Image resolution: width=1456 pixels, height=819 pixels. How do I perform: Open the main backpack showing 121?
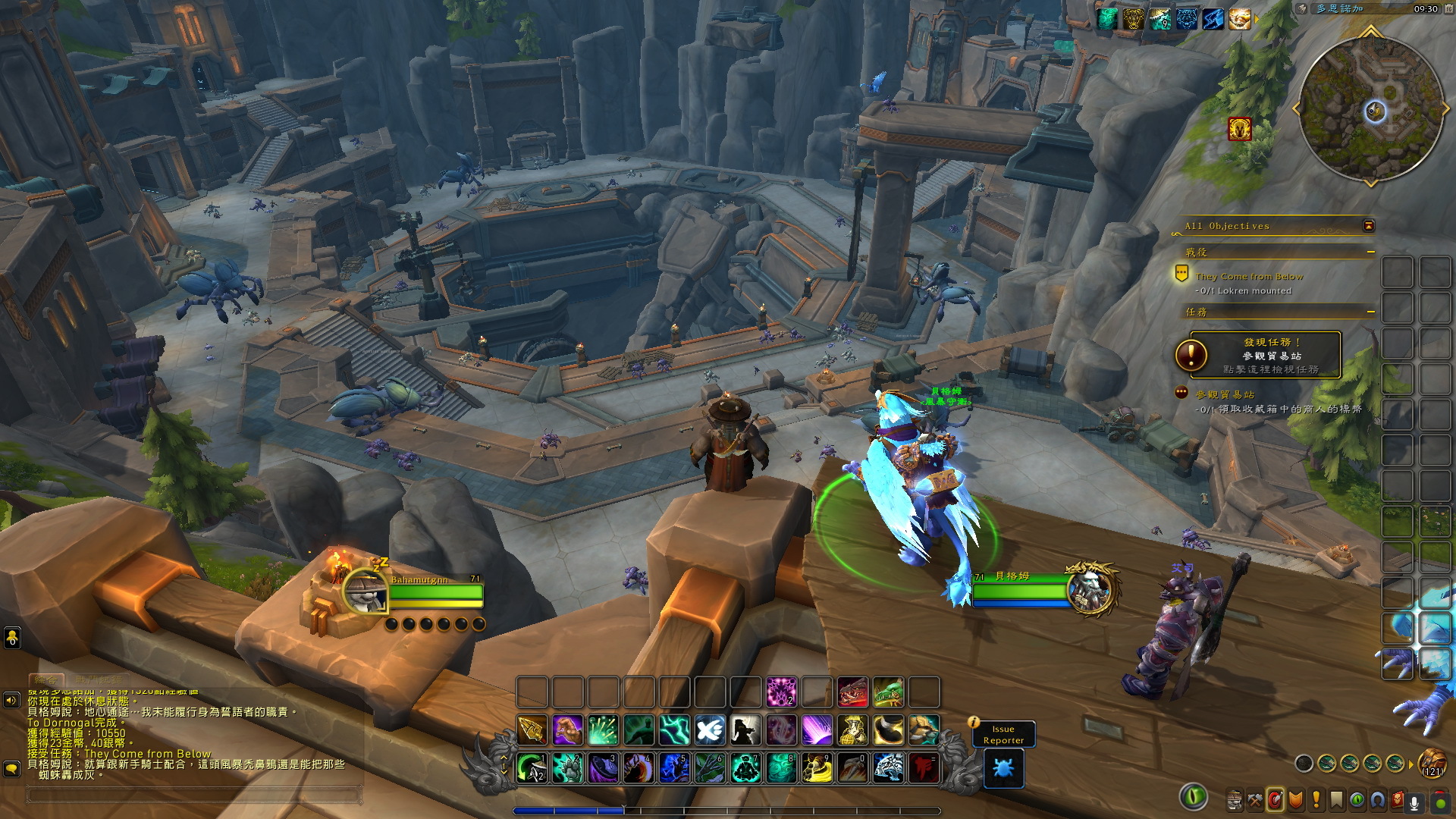(x=1432, y=762)
